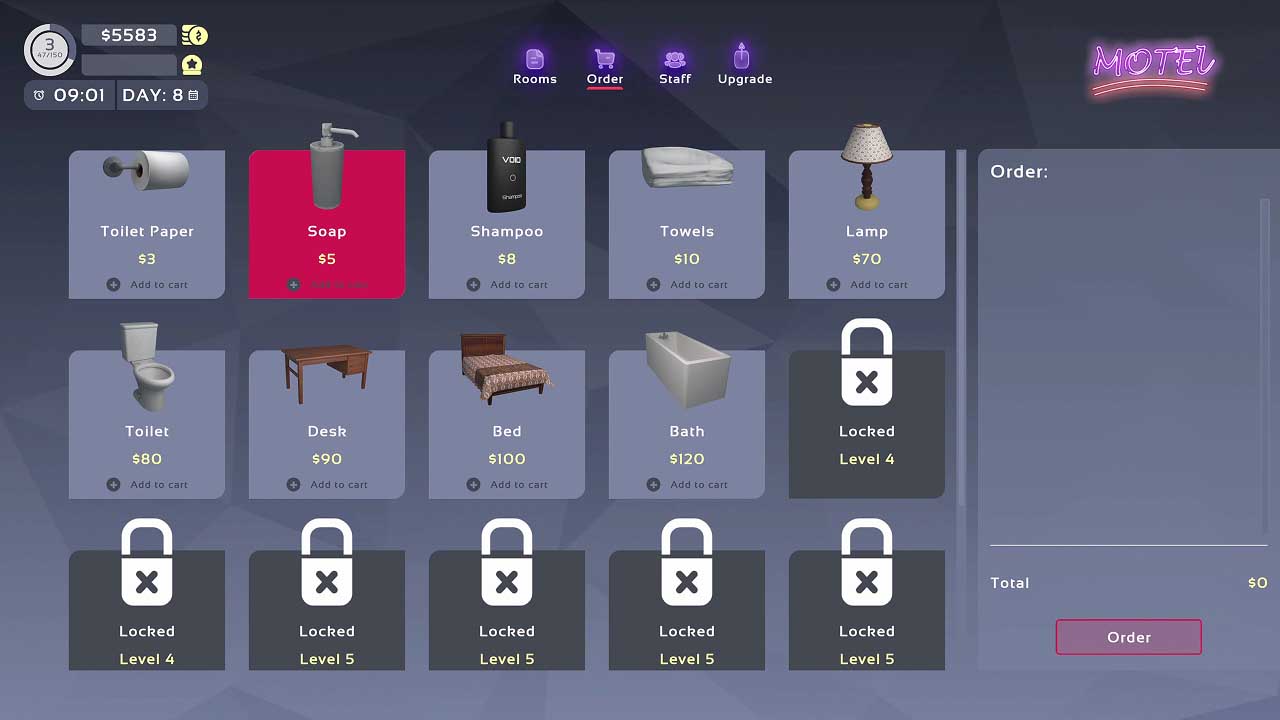This screenshot has height=720, width=1280.
Task: Click the clock icon next to 09:01
Action: coord(37,95)
